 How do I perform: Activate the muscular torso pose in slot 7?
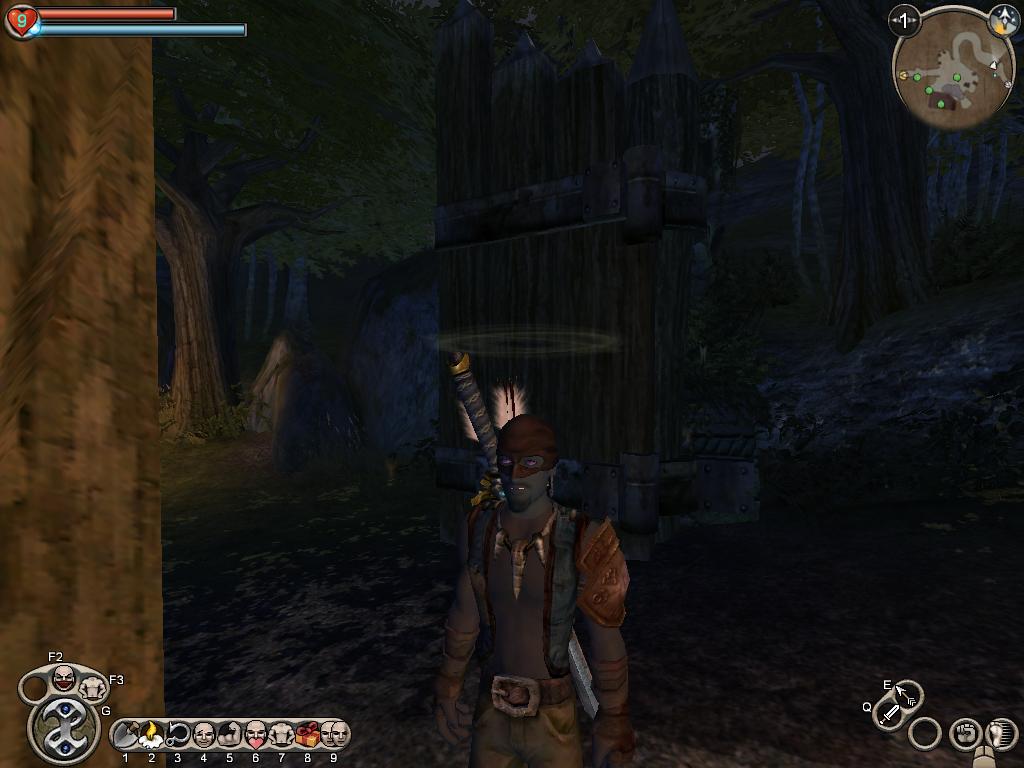[x=281, y=735]
